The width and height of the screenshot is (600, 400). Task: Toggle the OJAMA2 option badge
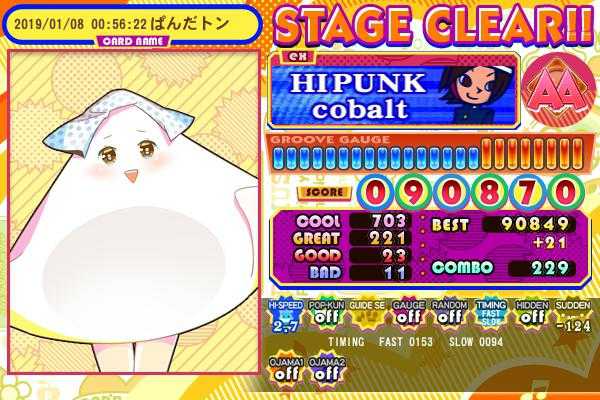click(326, 368)
